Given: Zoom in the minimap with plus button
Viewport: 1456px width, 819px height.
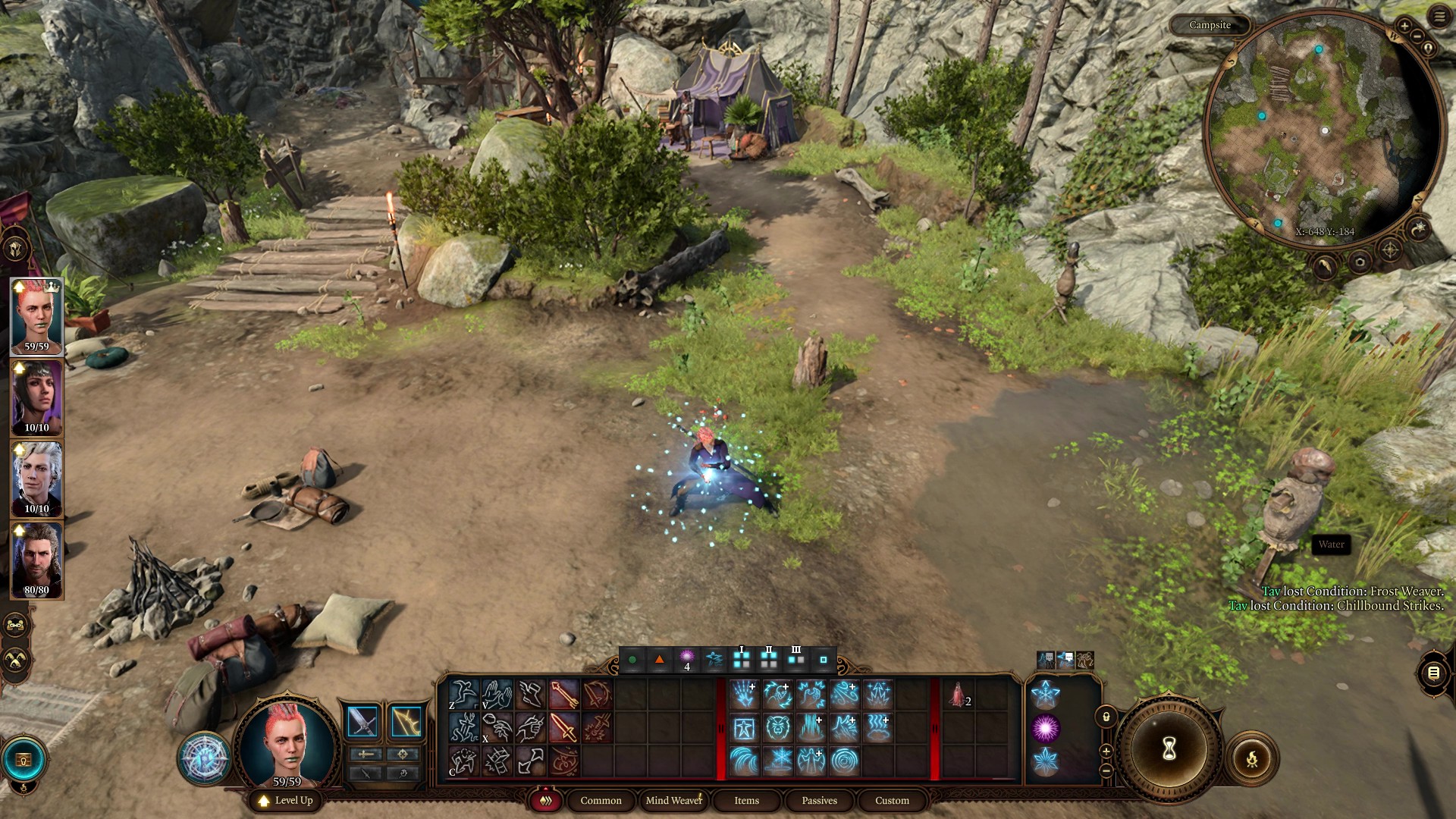Looking at the screenshot, I should 1404,26.
